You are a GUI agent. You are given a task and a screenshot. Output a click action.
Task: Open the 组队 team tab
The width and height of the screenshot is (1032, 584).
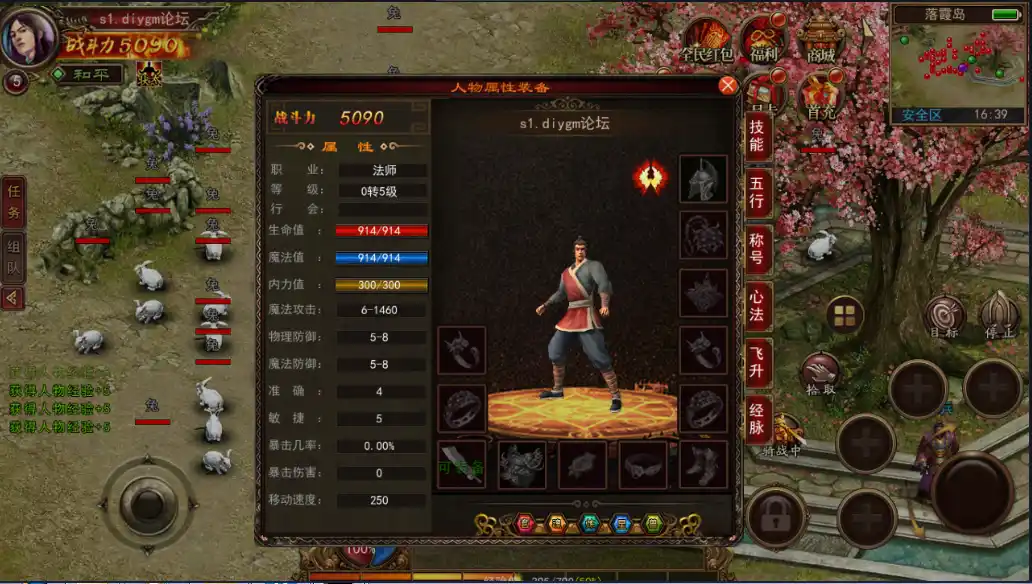[x=14, y=255]
